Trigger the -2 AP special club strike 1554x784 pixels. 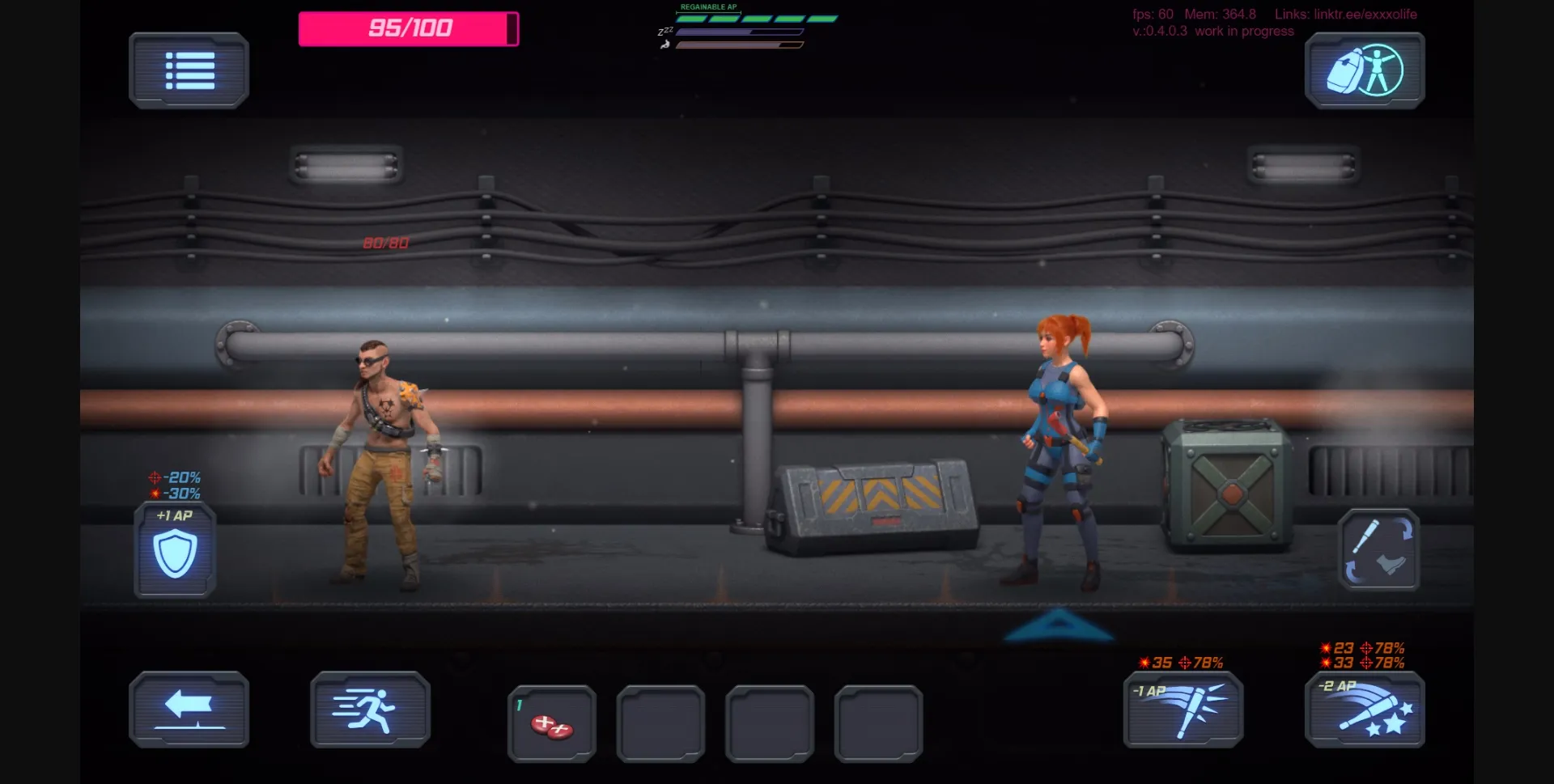pyautogui.click(x=1364, y=712)
